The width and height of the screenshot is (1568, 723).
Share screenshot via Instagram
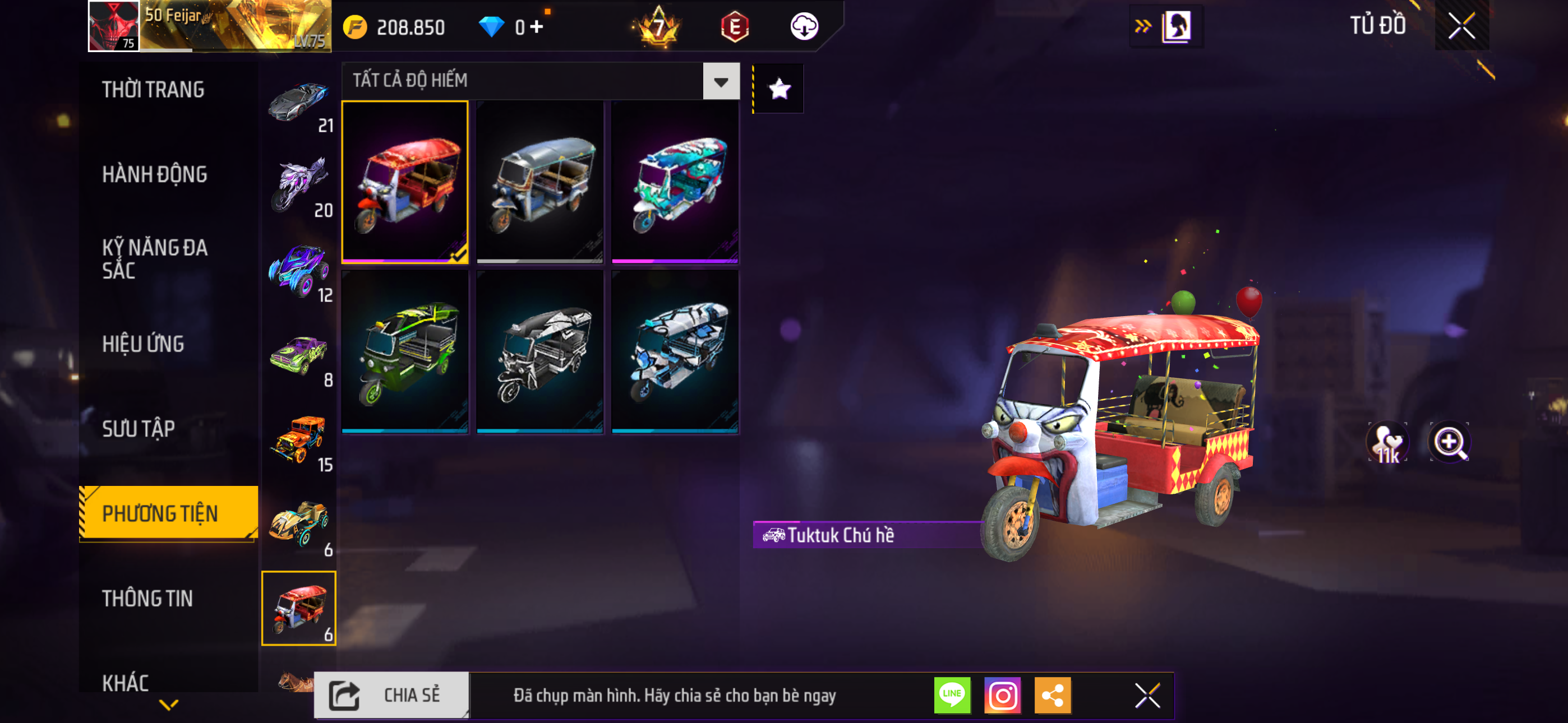(1003, 695)
